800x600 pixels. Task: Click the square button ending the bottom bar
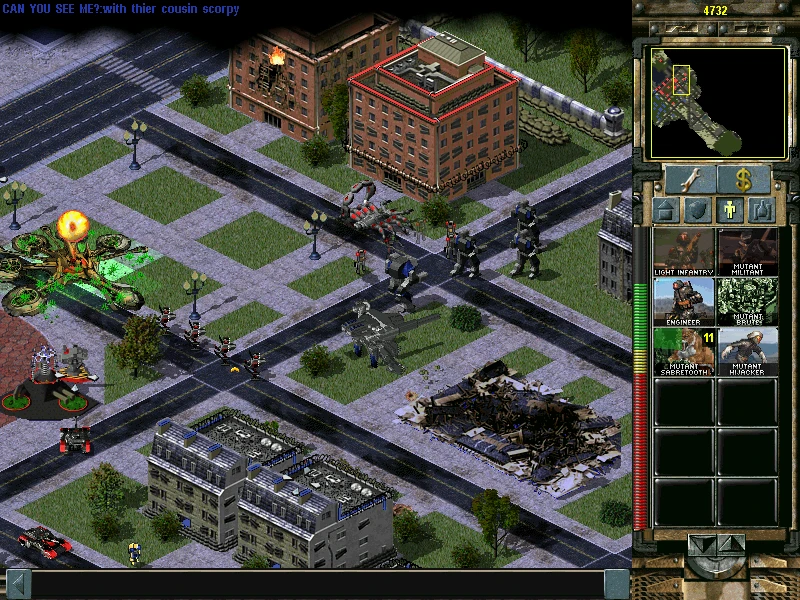[x=617, y=584]
